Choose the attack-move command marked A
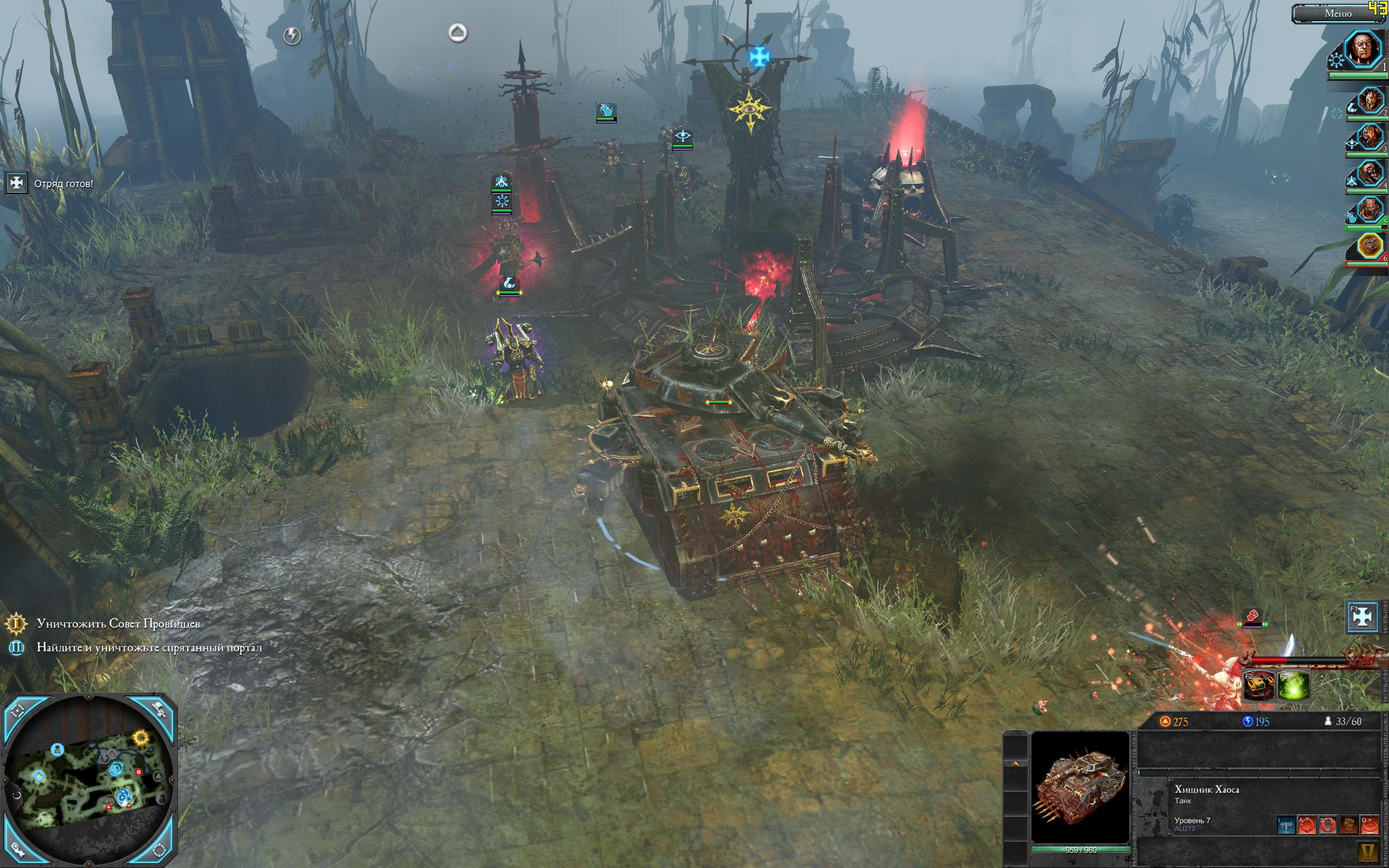1389x868 pixels. (x=1307, y=826)
